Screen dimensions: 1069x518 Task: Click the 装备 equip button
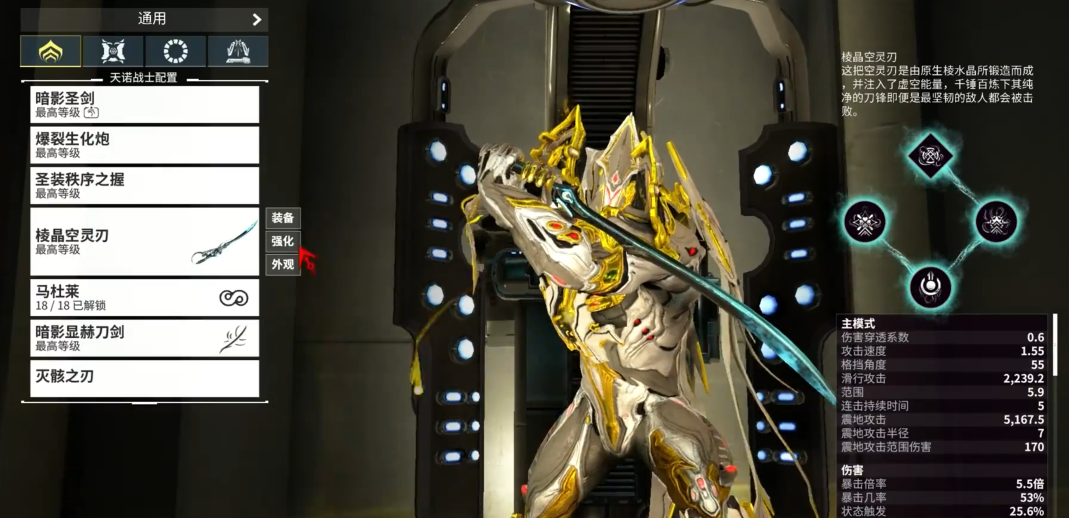coord(283,217)
